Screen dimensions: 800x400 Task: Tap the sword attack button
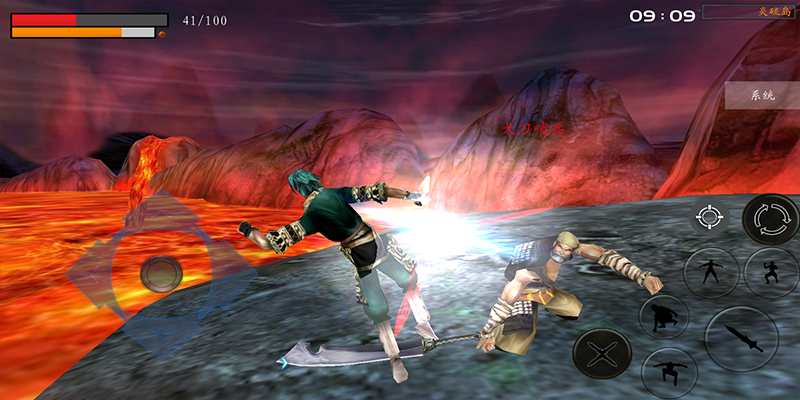(x=741, y=338)
